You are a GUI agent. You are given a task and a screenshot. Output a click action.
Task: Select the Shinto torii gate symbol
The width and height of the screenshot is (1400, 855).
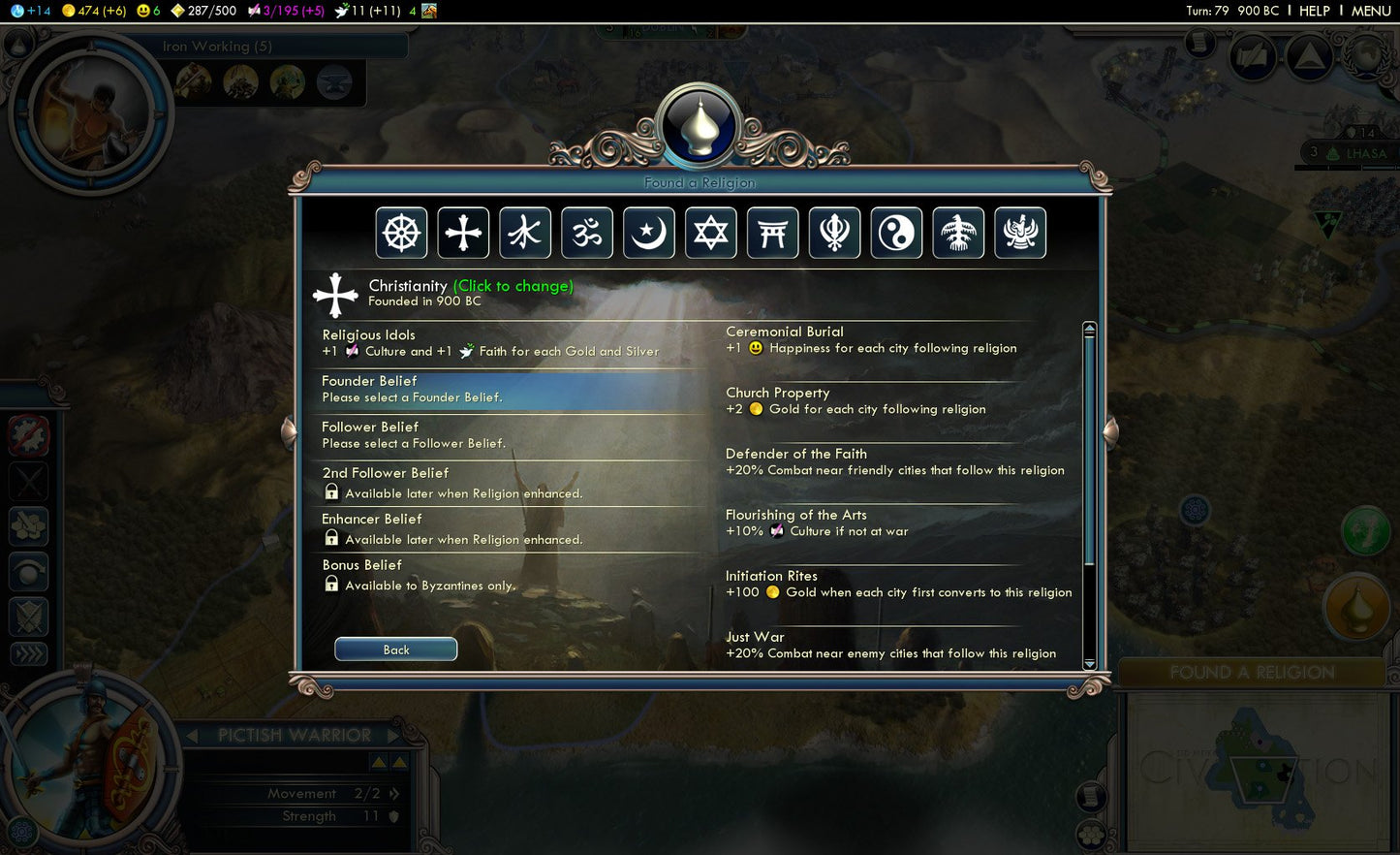(x=773, y=233)
